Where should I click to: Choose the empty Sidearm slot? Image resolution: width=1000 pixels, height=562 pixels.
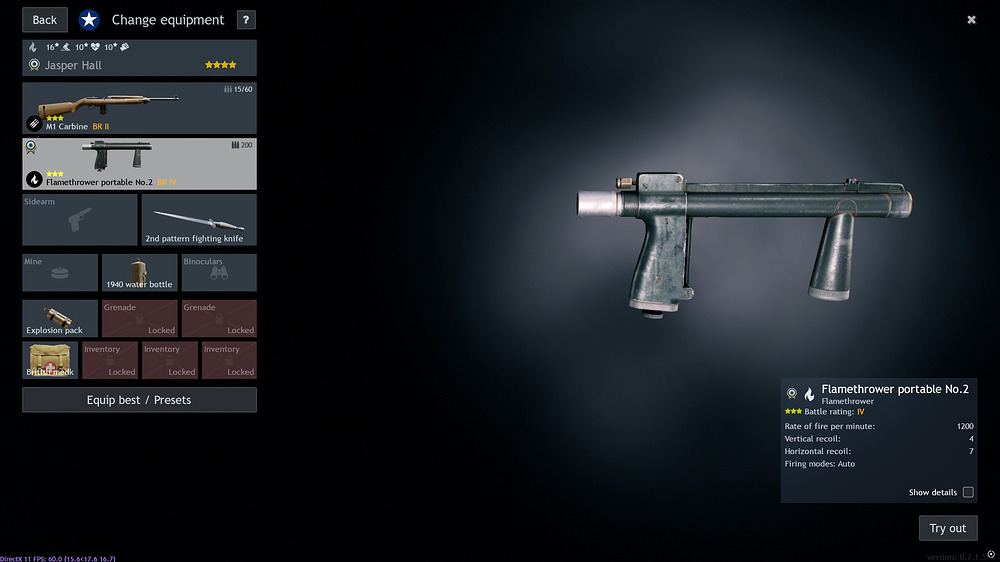coord(80,220)
